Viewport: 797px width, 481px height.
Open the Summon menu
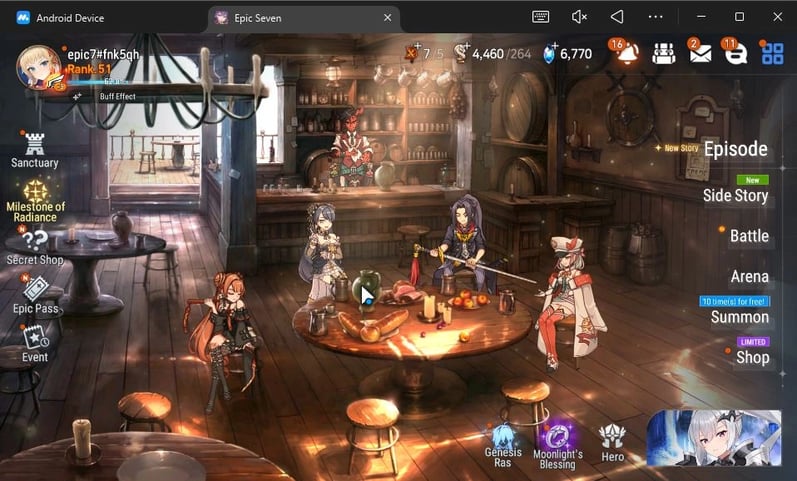(x=739, y=317)
